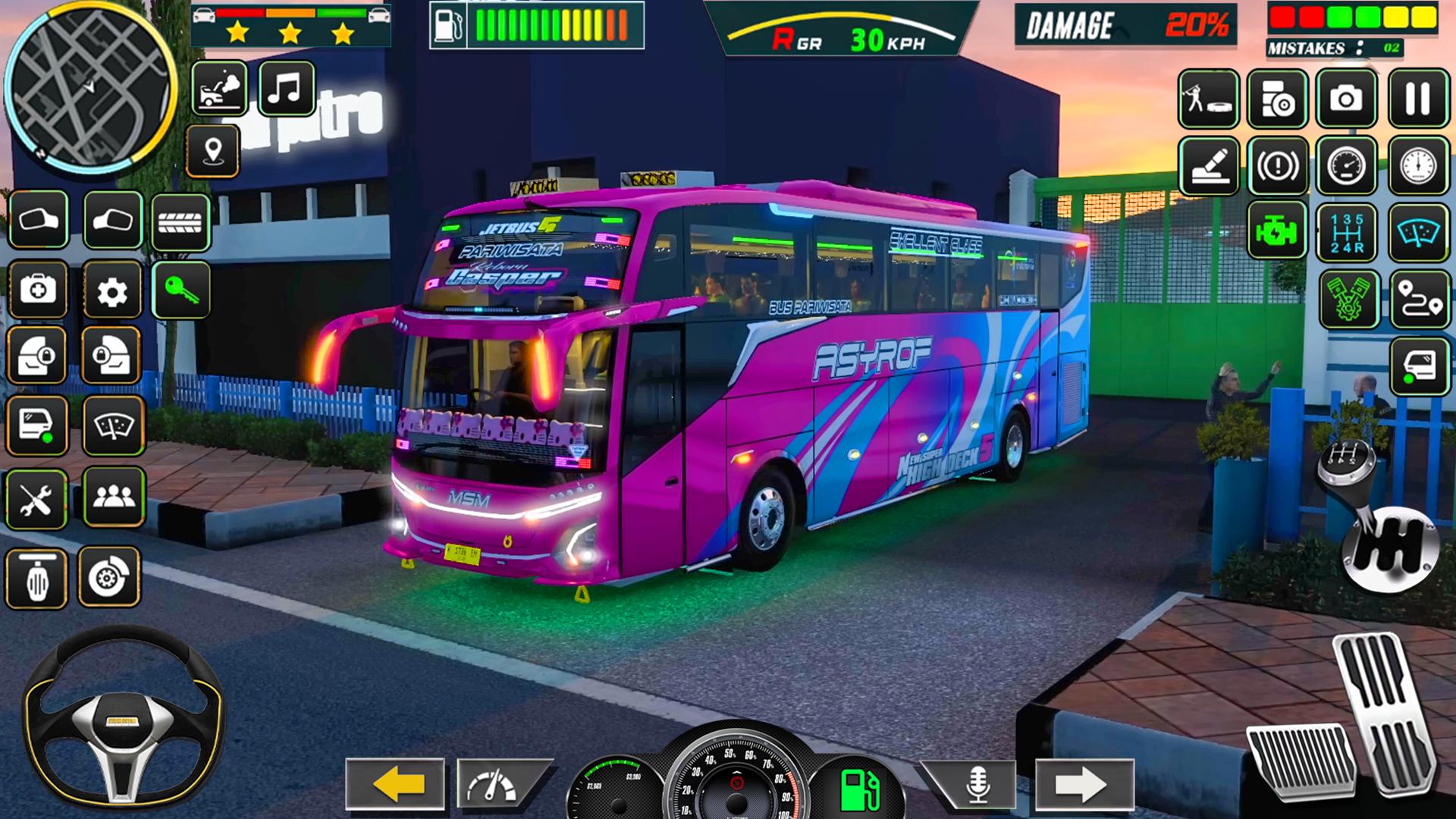1456x819 pixels.
Task: Open the gear settings button
Action: pyautogui.click(x=112, y=290)
